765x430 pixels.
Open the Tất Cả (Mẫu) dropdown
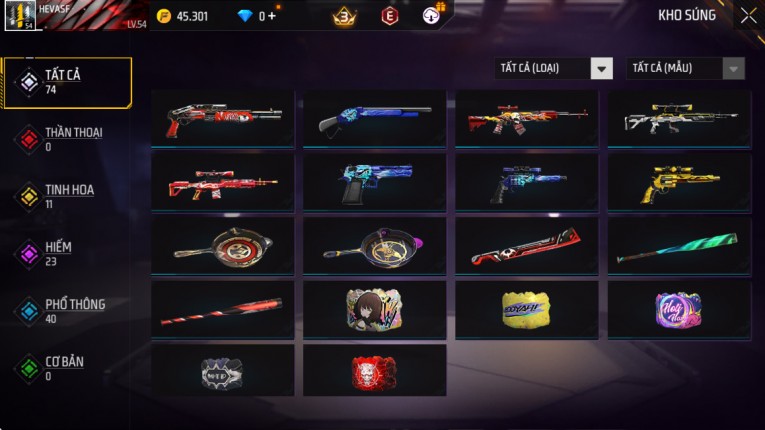(686, 68)
